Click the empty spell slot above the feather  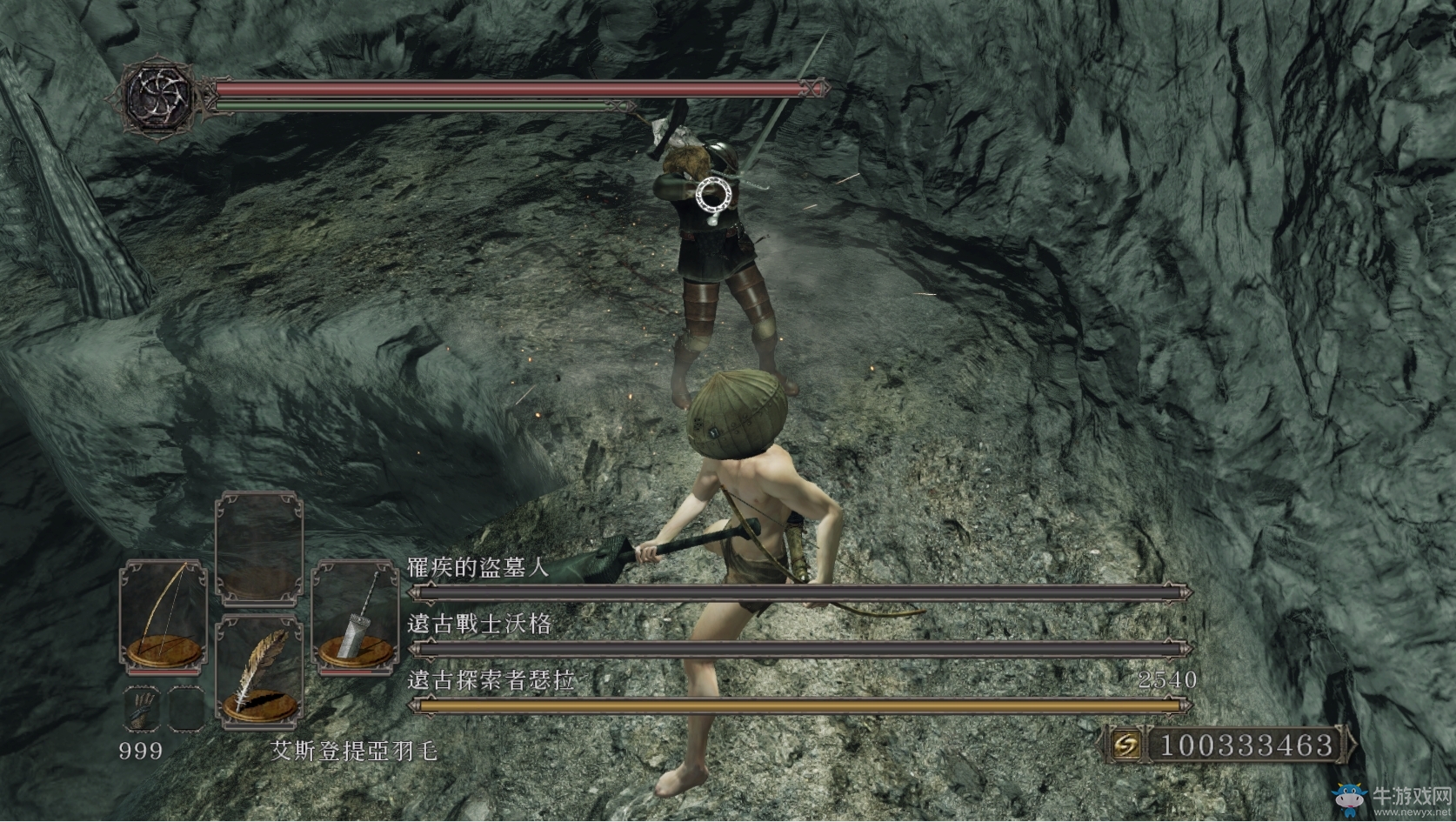258,546
